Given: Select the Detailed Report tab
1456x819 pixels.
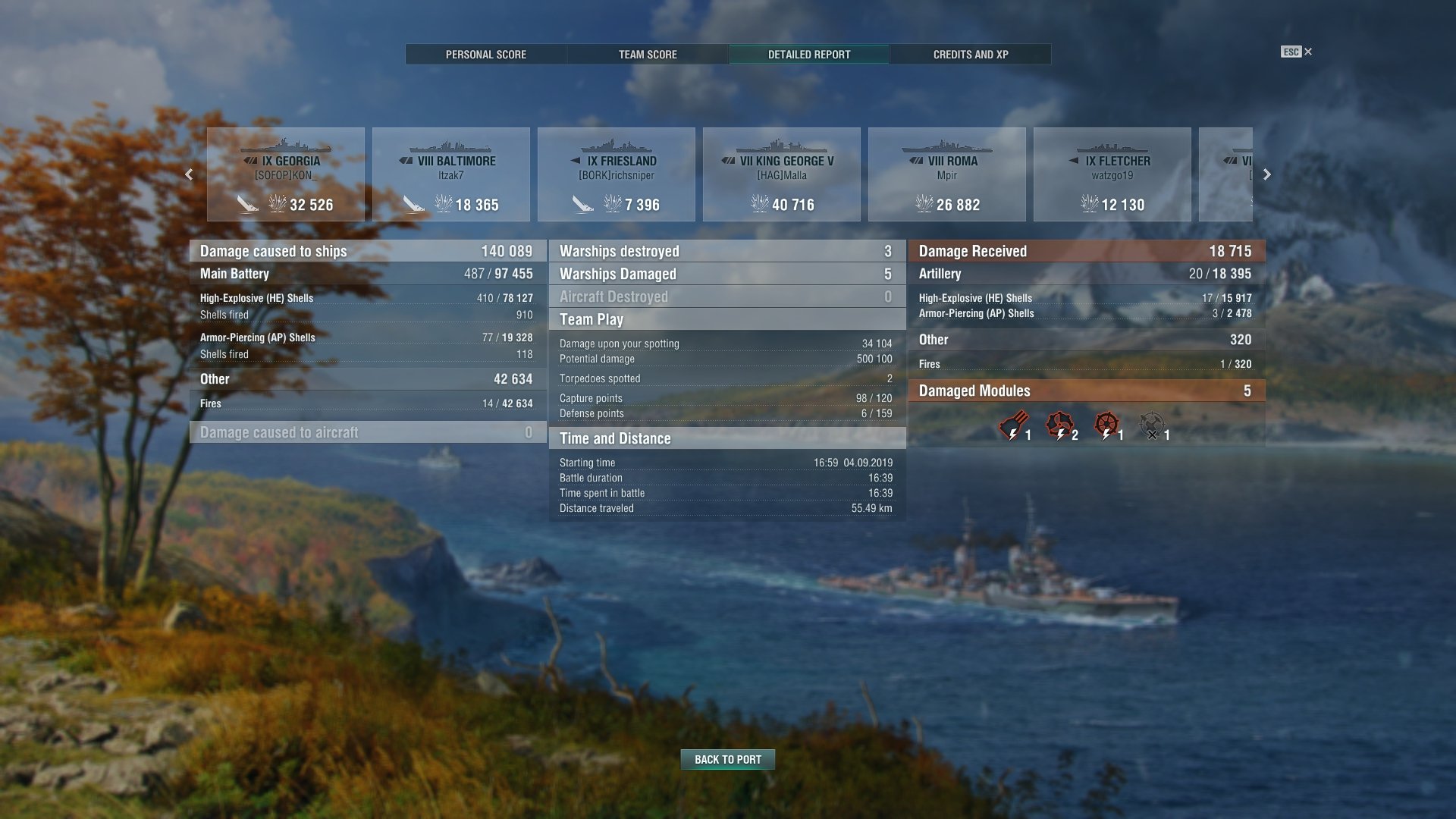Looking at the screenshot, I should 809,55.
